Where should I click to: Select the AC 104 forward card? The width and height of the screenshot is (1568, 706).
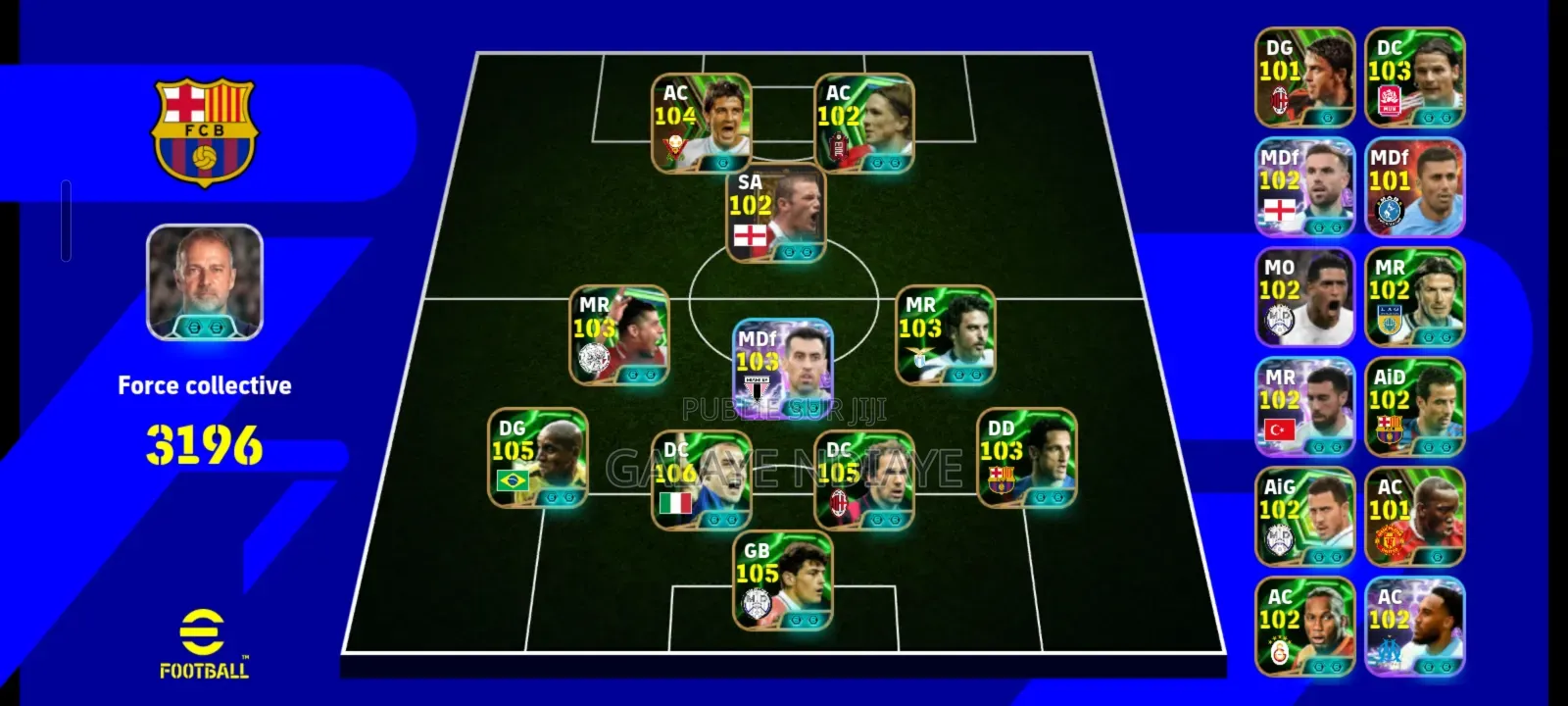701,123
